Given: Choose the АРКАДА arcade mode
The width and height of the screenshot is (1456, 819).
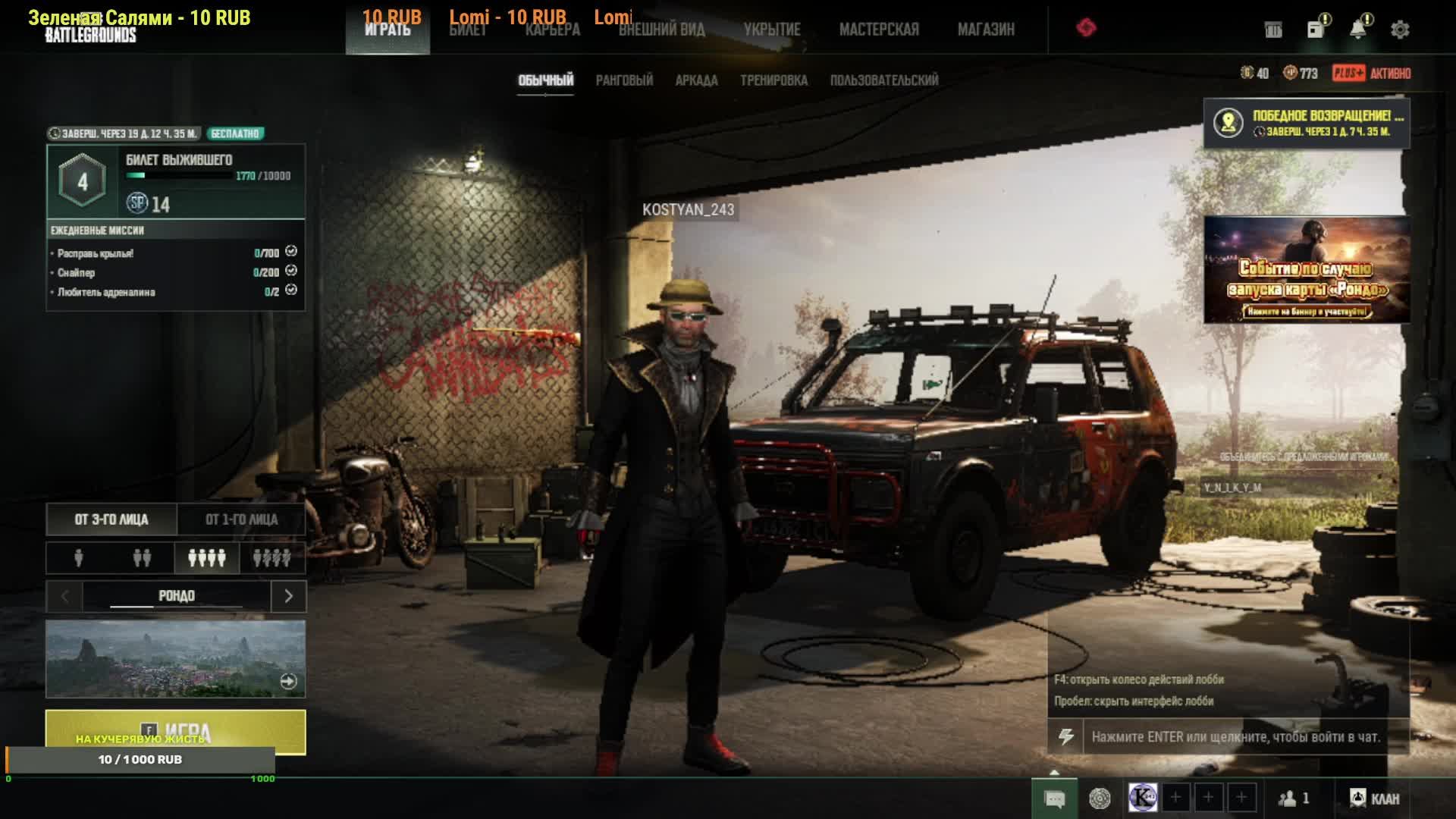Looking at the screenshot, I should click(x=696, y=80).
